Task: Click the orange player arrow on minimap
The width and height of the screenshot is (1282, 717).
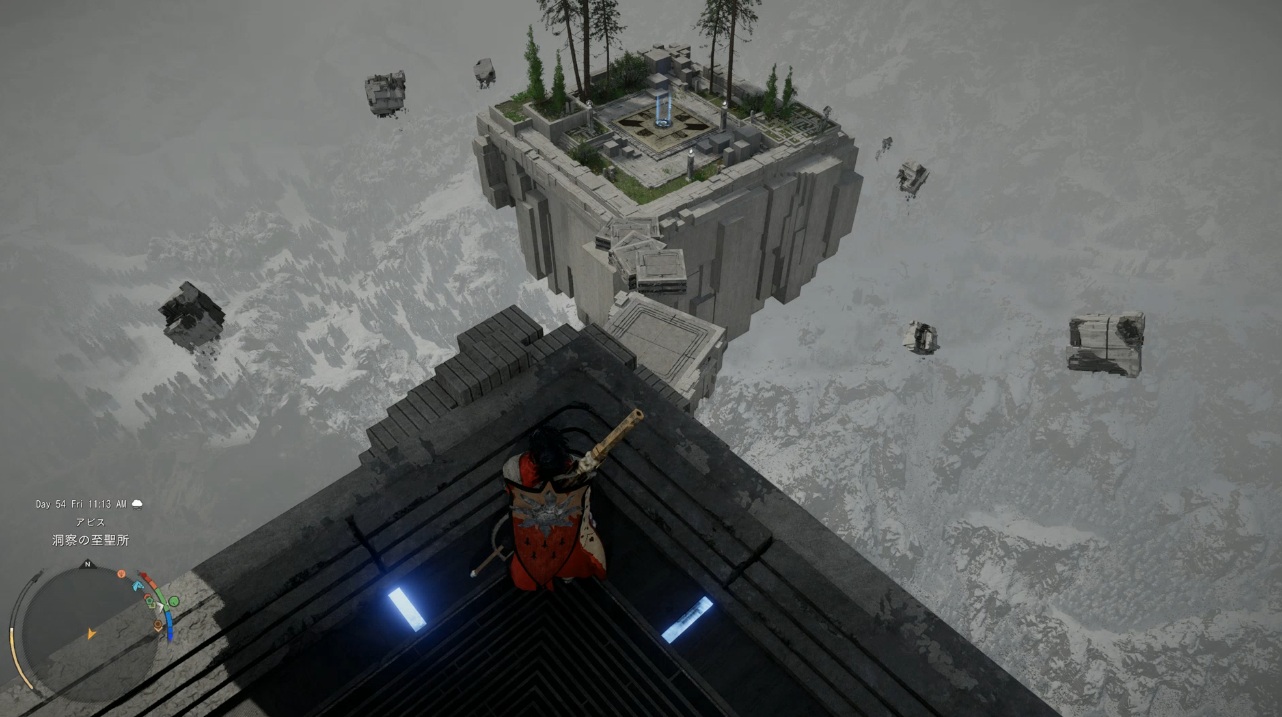Action: 91,633
